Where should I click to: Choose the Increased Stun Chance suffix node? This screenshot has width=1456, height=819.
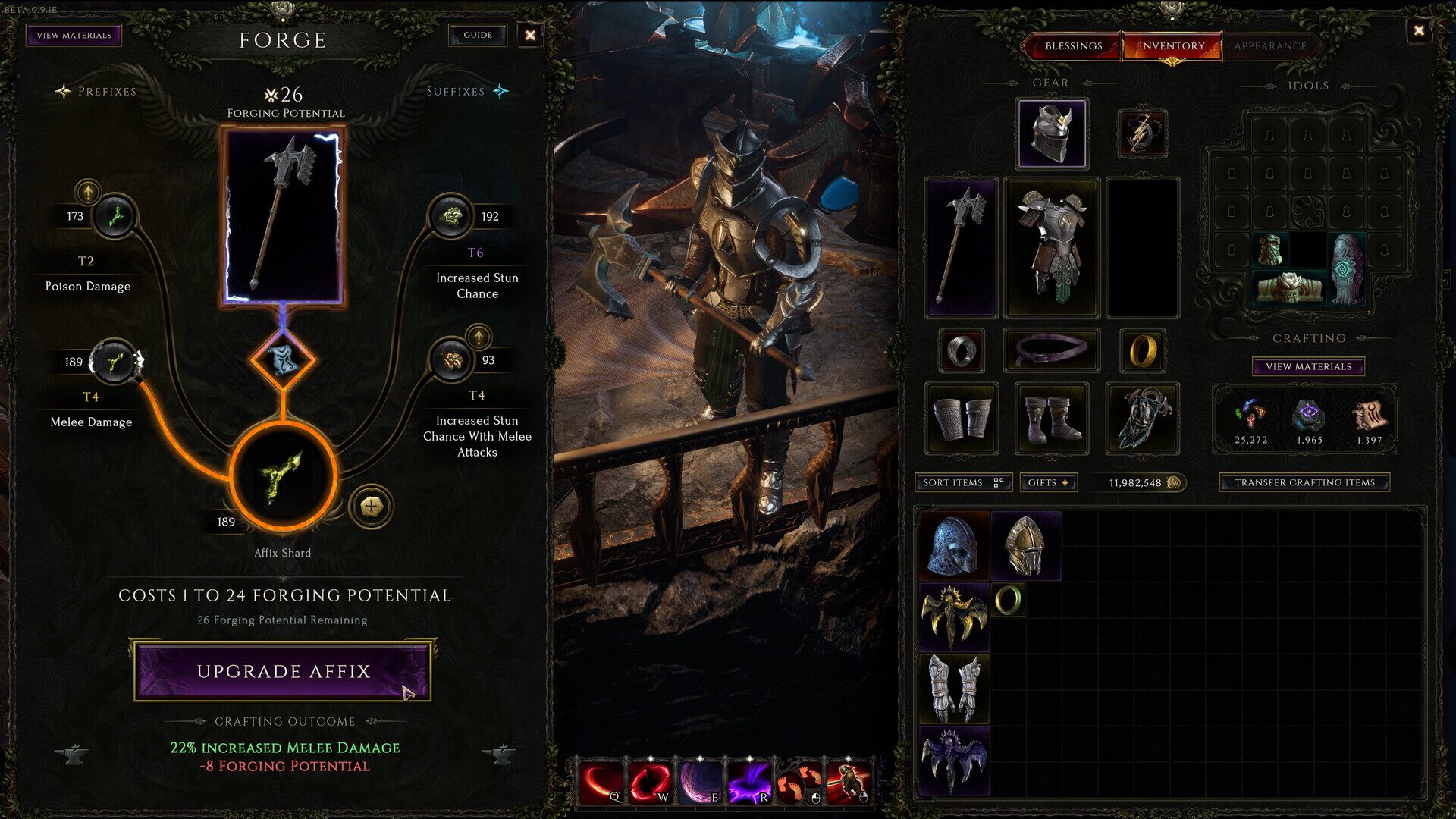451,217
